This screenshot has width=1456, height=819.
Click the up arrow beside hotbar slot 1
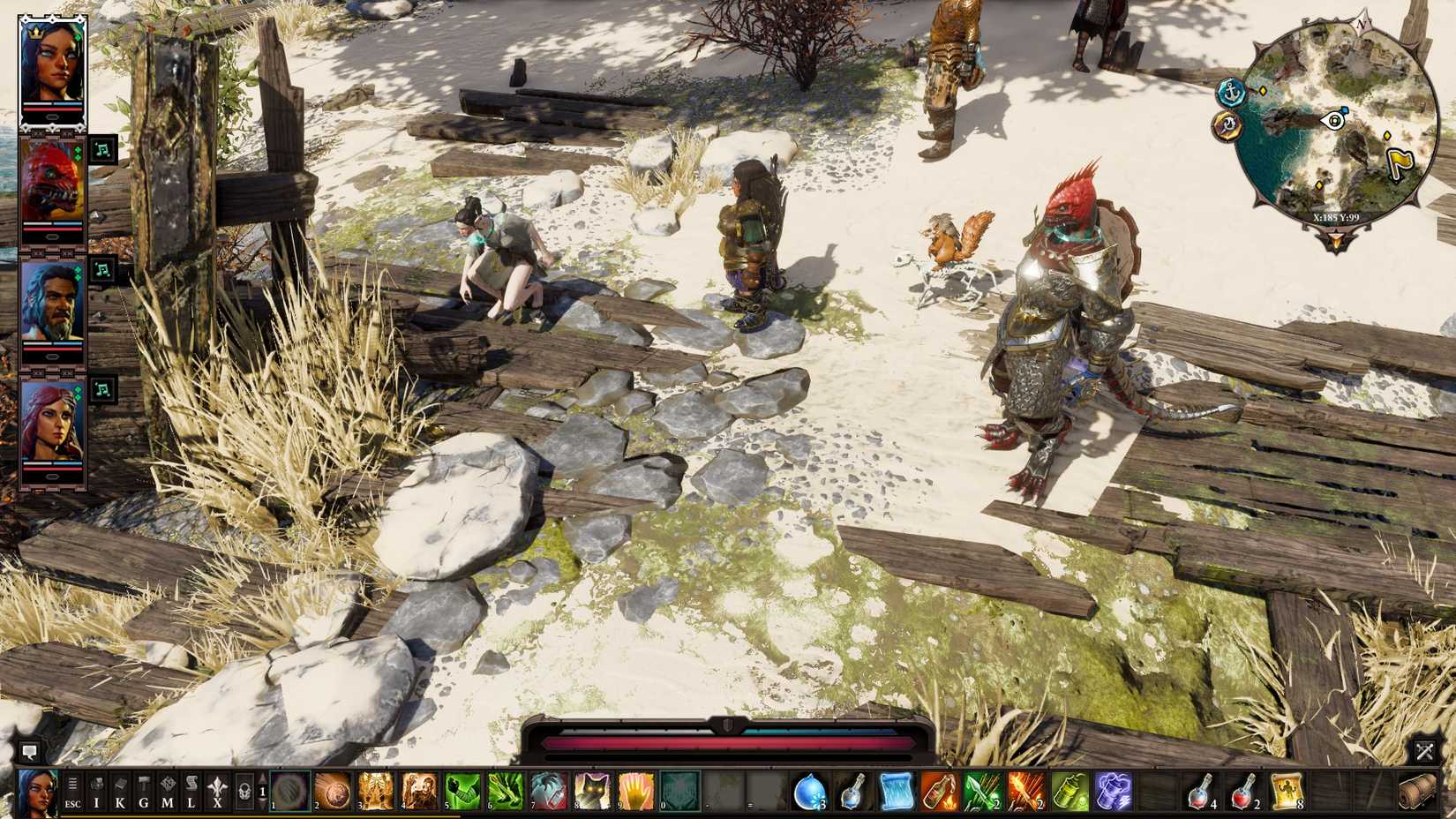[x=261, y=778]
